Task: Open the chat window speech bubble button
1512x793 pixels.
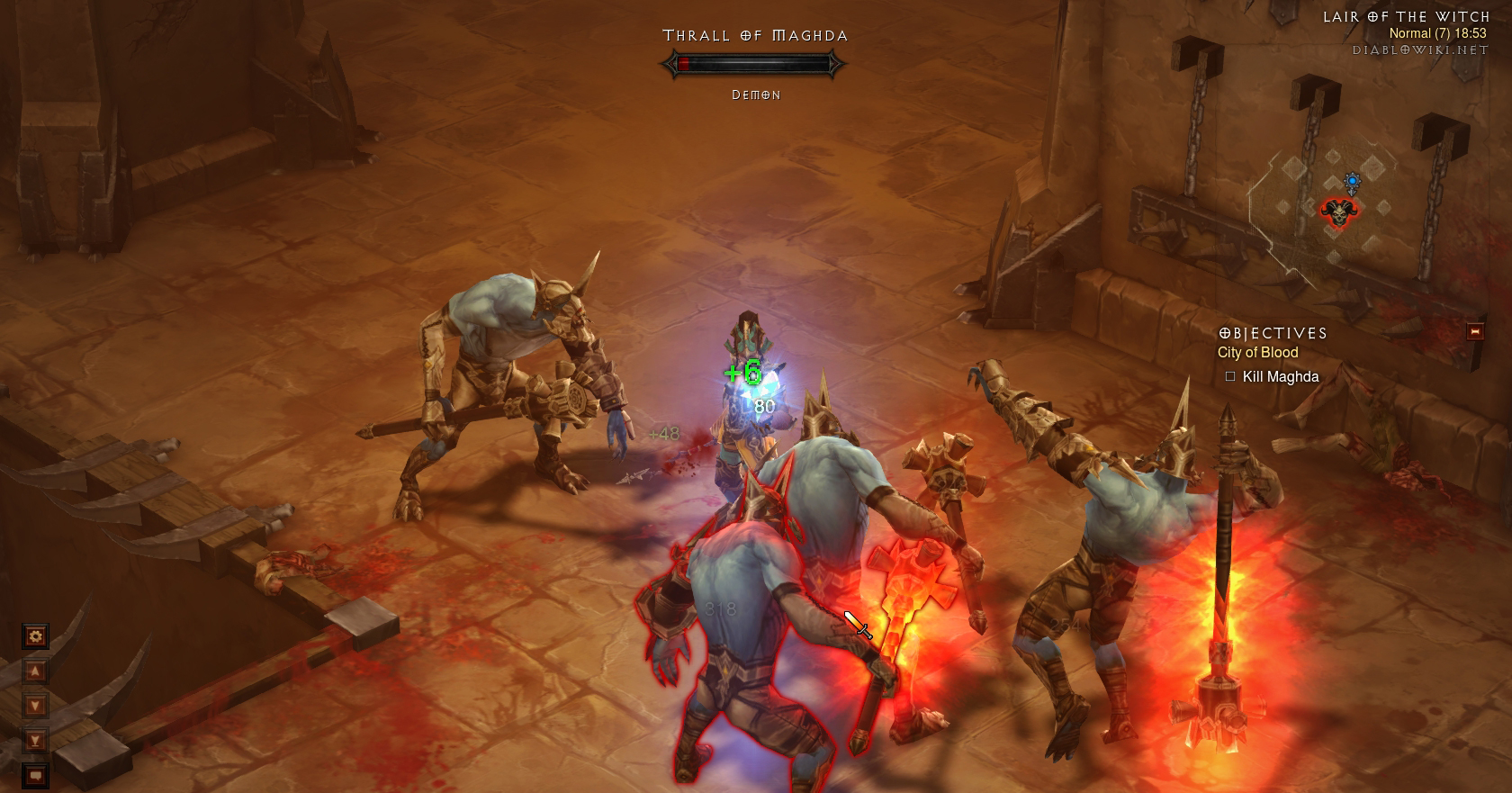Action: pos(36,774)
